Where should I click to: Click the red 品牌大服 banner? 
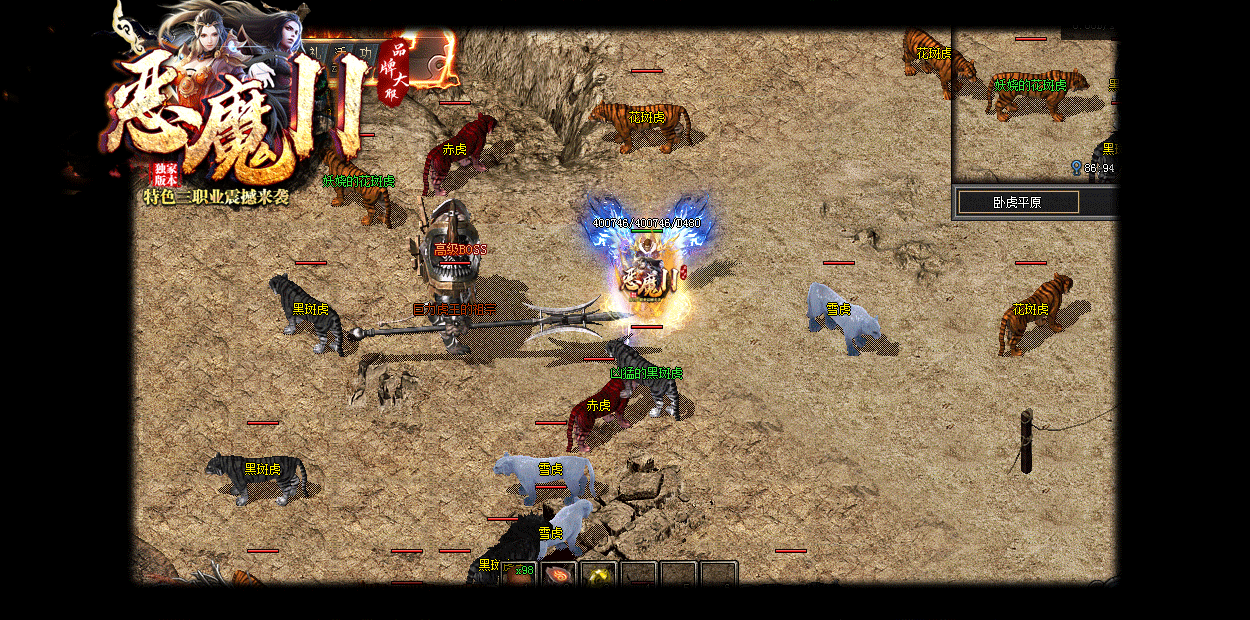point(393,72)
